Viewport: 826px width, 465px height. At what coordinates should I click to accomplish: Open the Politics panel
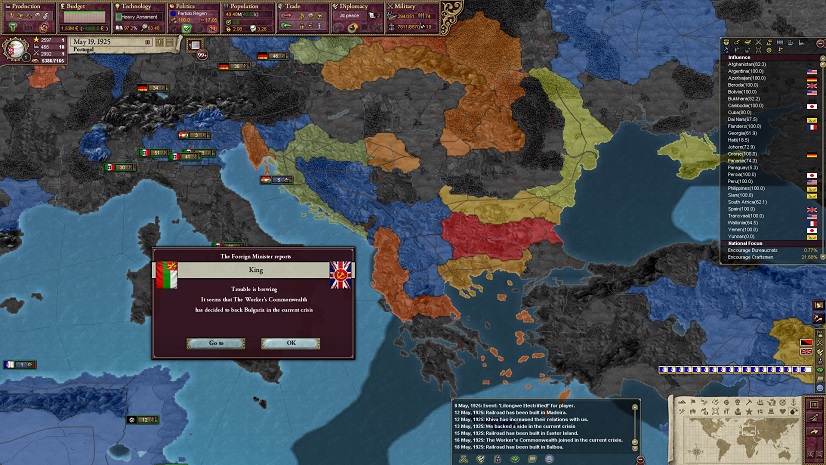pos(193,6)
